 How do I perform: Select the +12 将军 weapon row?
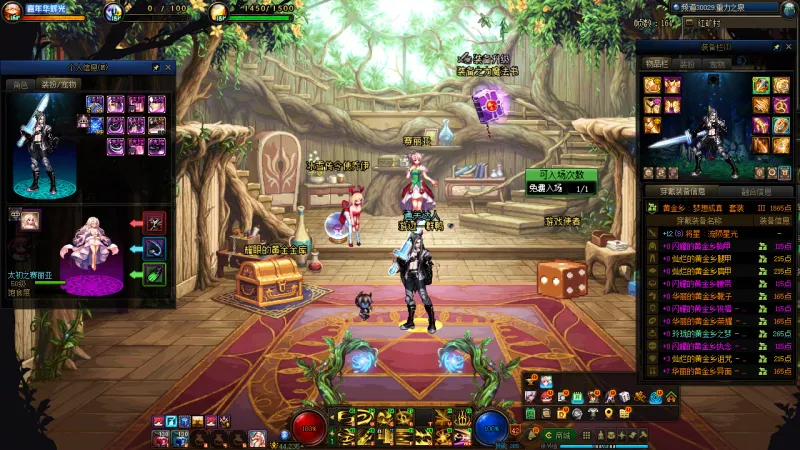coord(700,233)
